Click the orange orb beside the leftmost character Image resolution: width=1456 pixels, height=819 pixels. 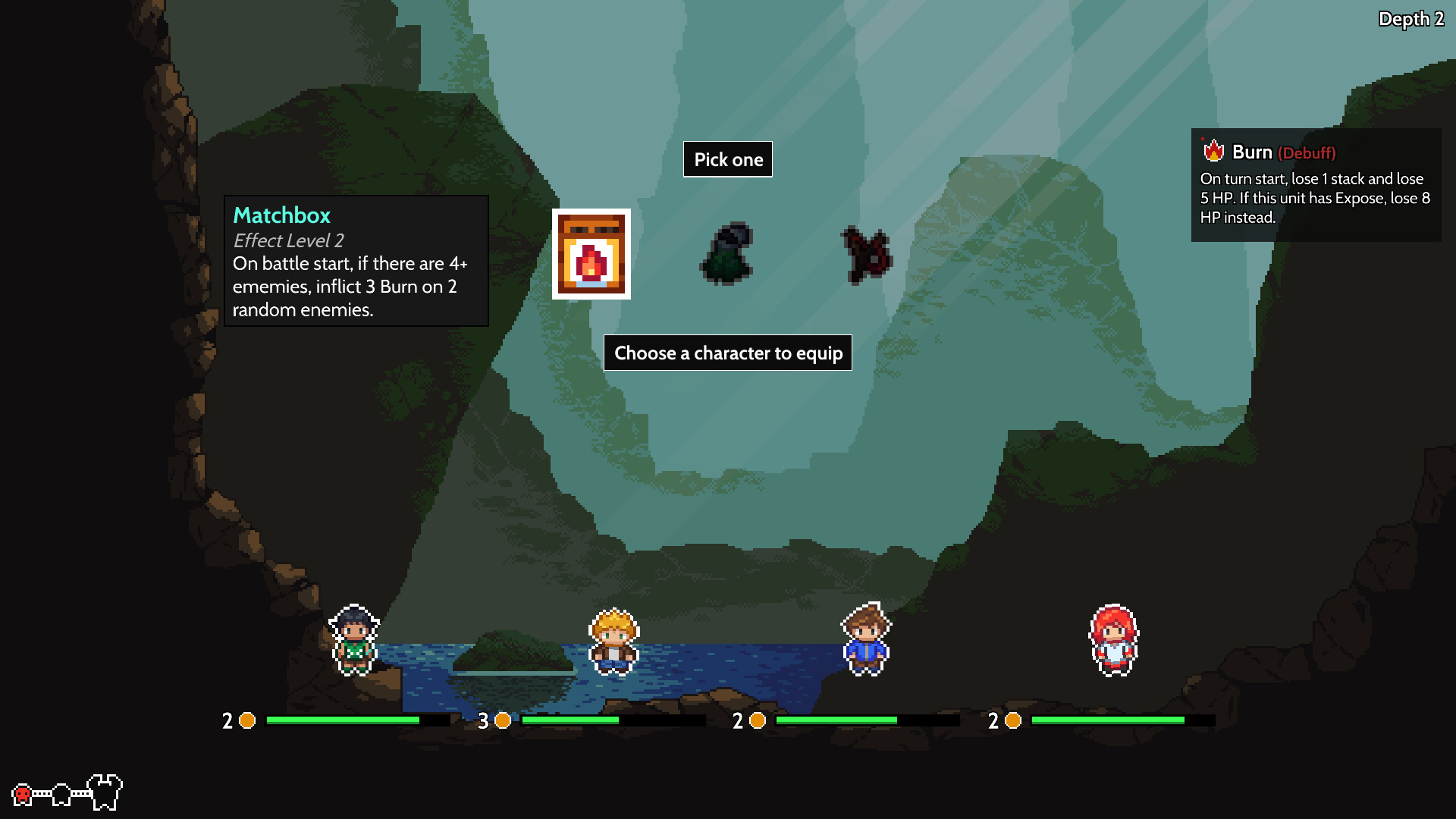(x=246, y=721)
